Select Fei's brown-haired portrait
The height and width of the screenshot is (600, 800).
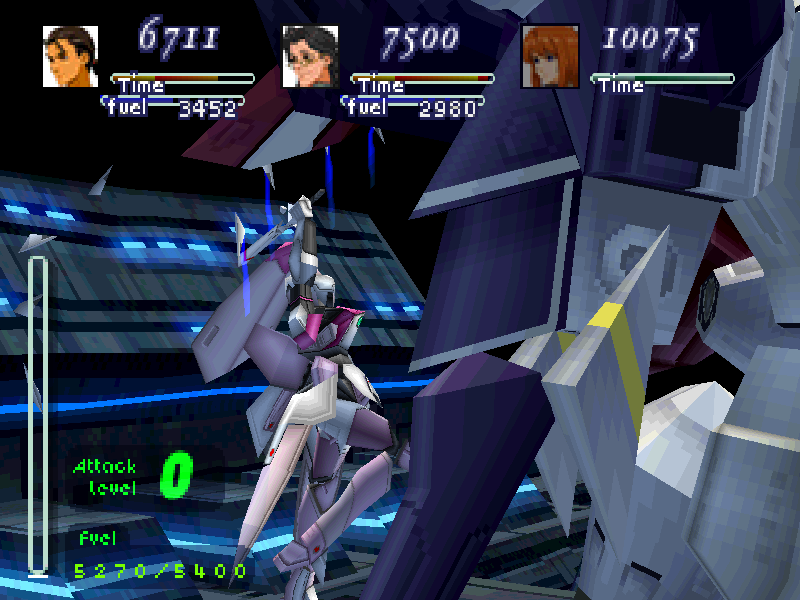click(70, 56)
